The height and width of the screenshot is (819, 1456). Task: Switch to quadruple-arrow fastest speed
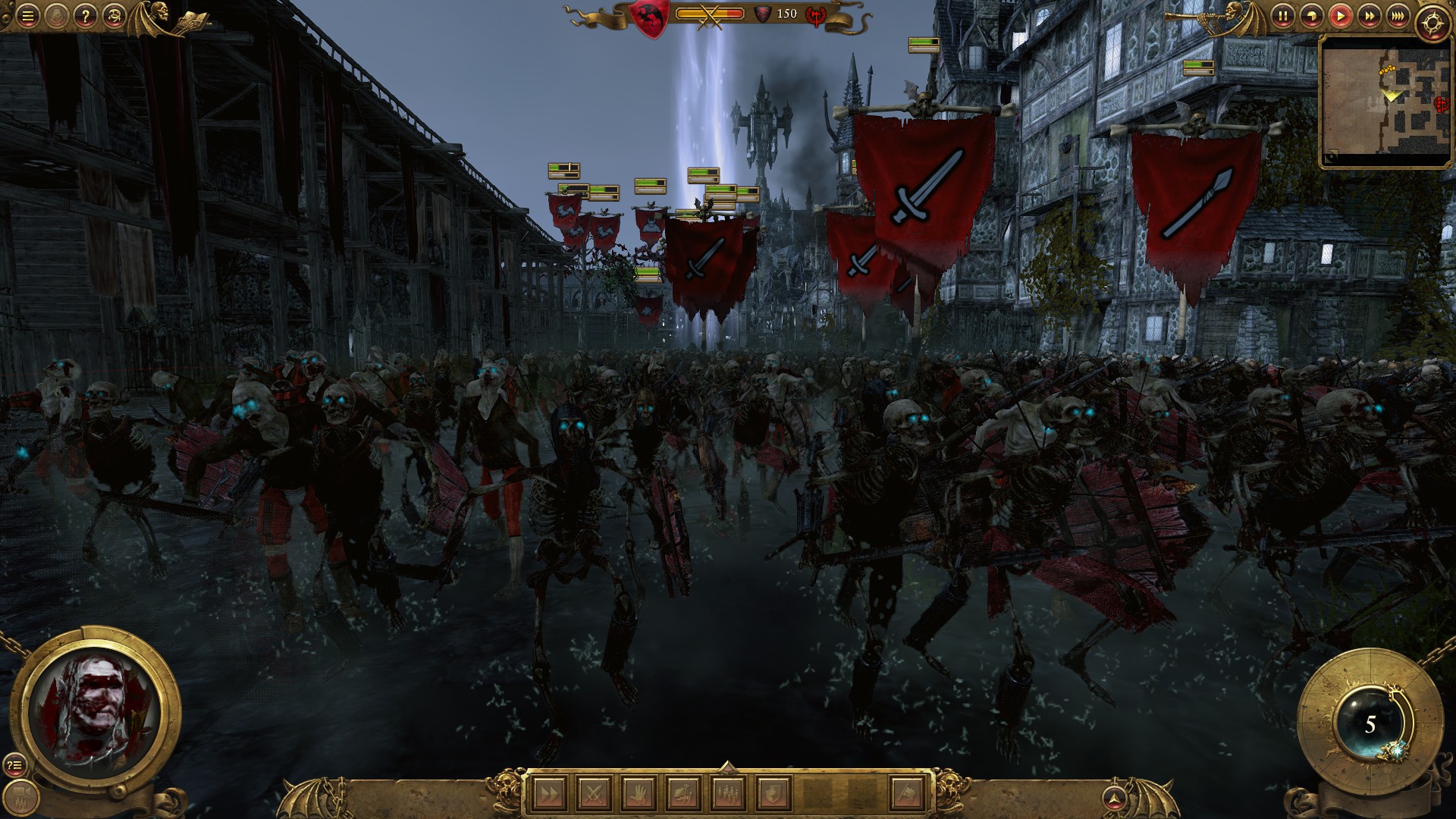pyautogui.click(x=1398, y=15)
